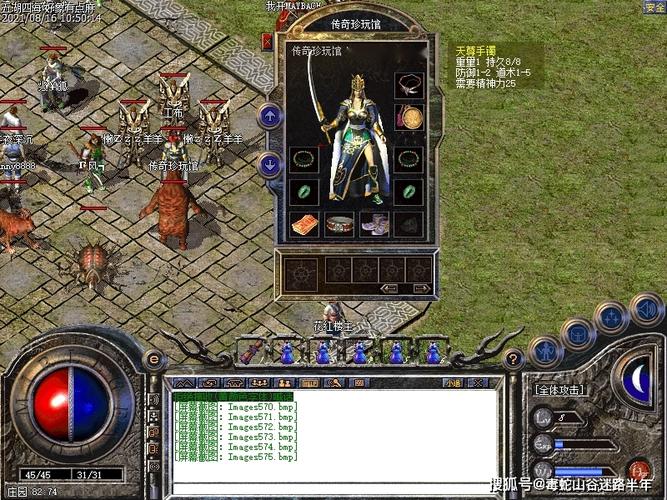
Task: Open the character status round button
Action: point(545,350)
